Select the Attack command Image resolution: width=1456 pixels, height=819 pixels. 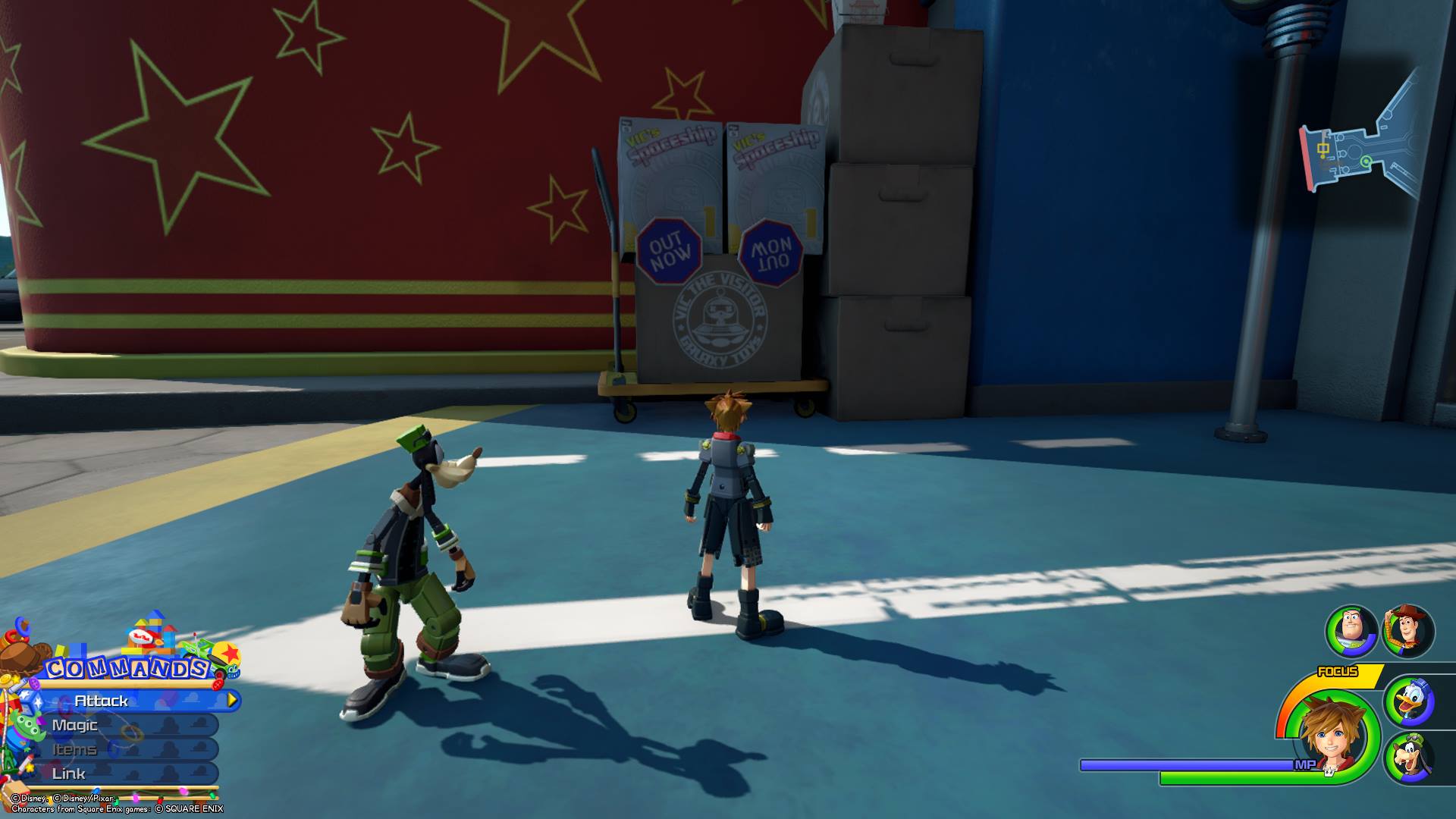point(129,701)
